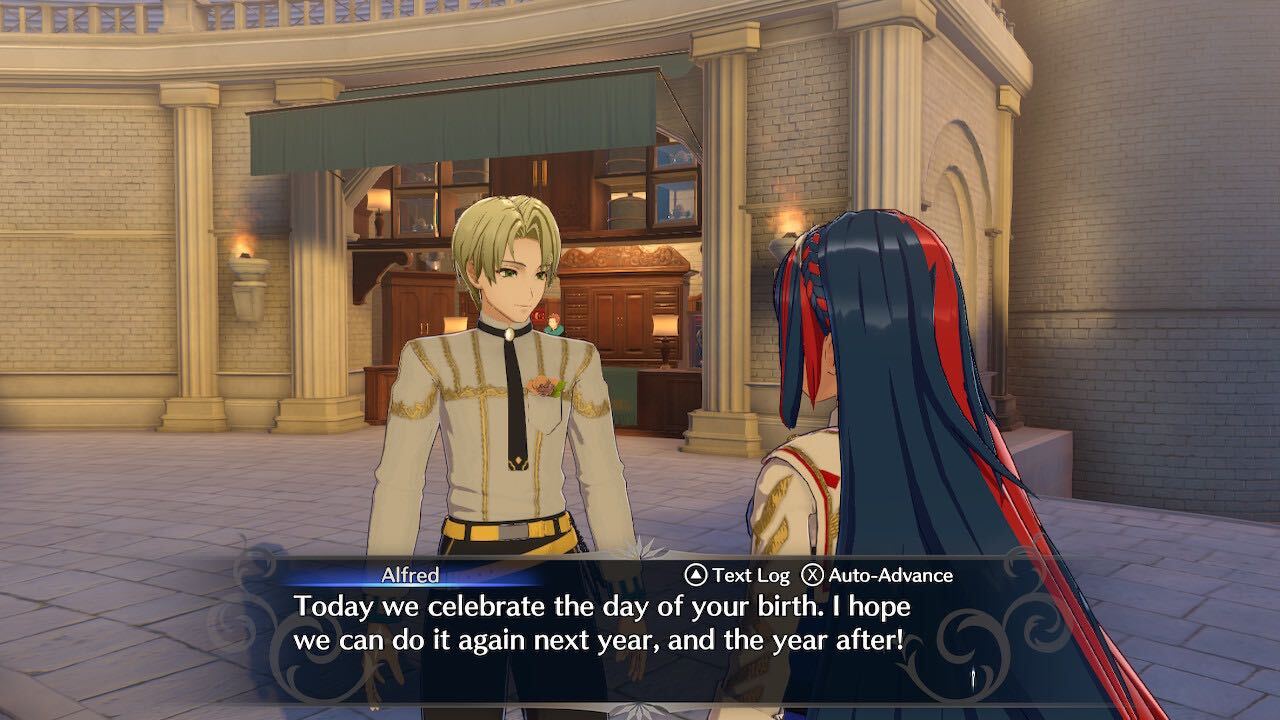Click the buckle on Alfred's yellow belt
Viewport: 1280px width, 720px height.
click(513, 530)
